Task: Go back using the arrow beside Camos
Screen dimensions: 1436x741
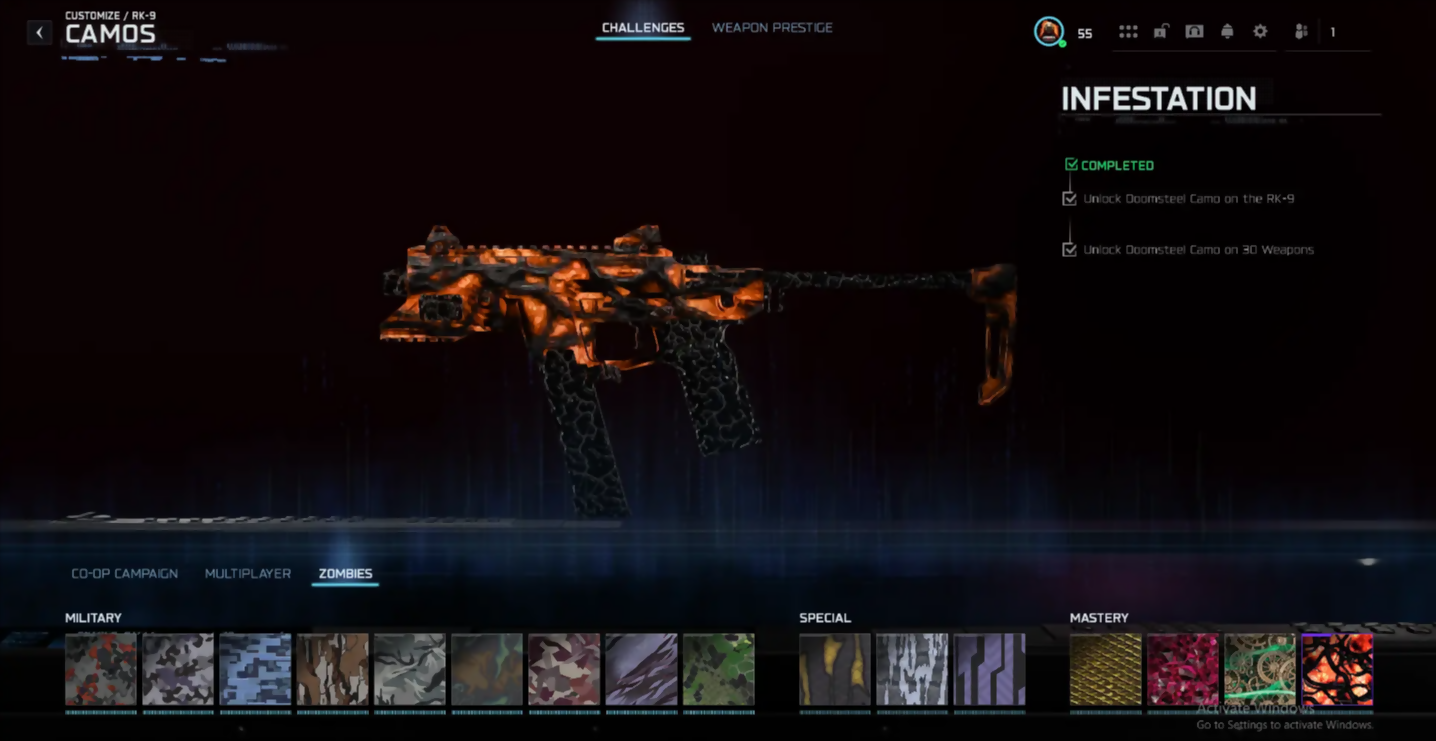Action: [39, 33]
